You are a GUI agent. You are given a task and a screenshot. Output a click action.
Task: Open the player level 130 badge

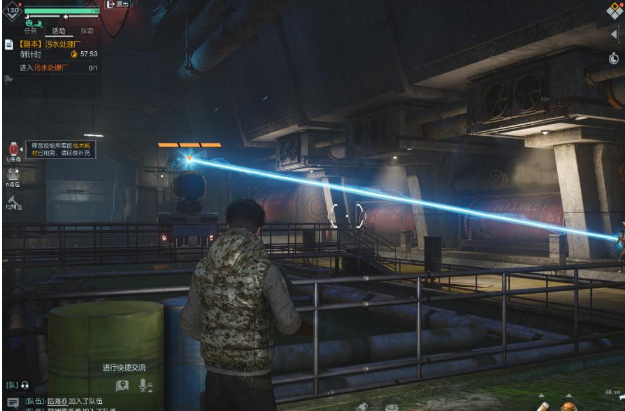pyautogui.click(x=13, y=11)
